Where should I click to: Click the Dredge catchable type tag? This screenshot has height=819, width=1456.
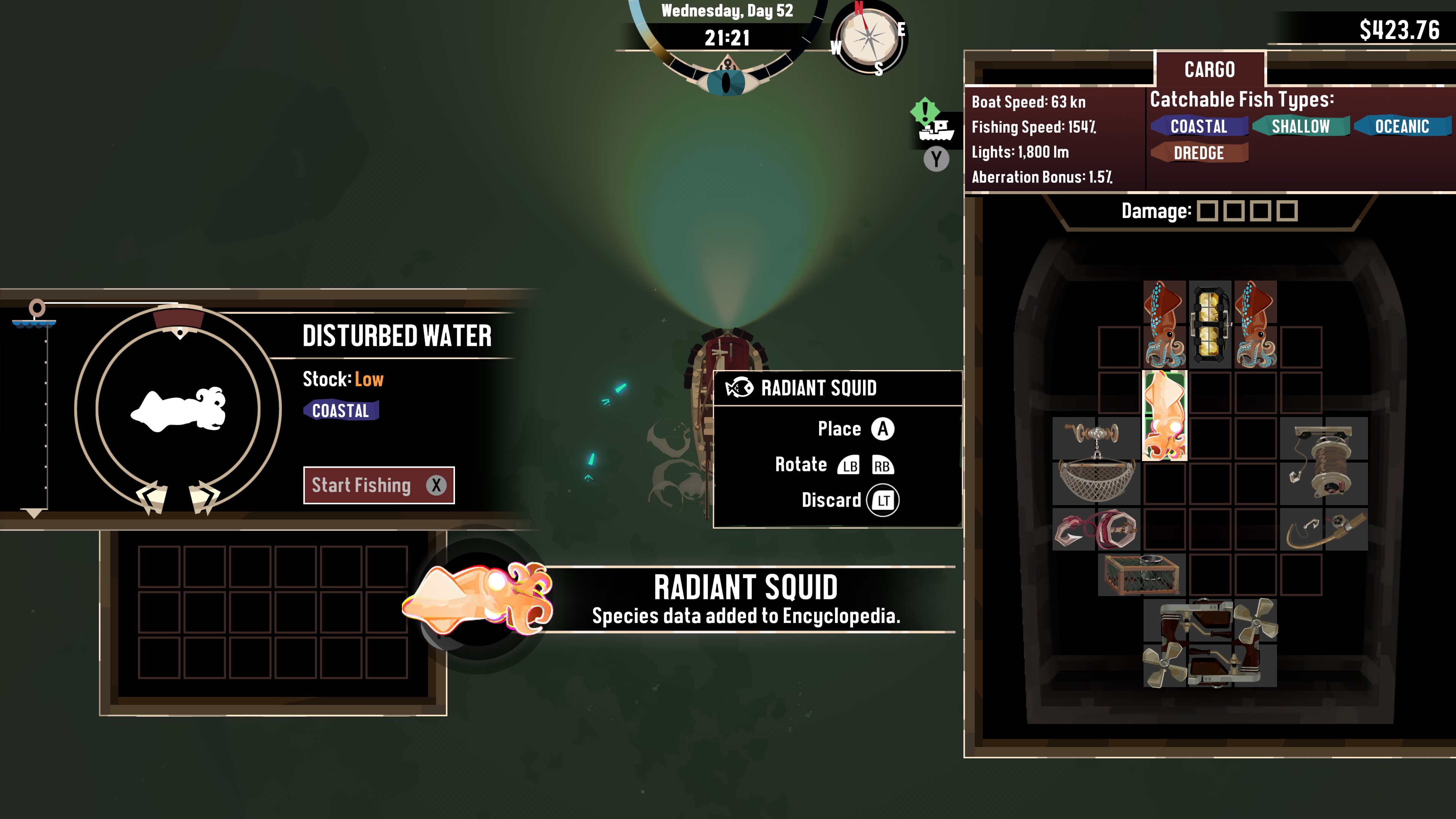[1198, 152]
